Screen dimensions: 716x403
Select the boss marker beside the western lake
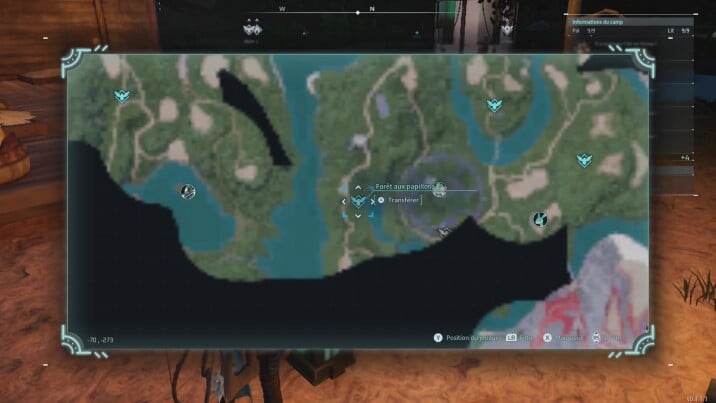tap(187, 191)
